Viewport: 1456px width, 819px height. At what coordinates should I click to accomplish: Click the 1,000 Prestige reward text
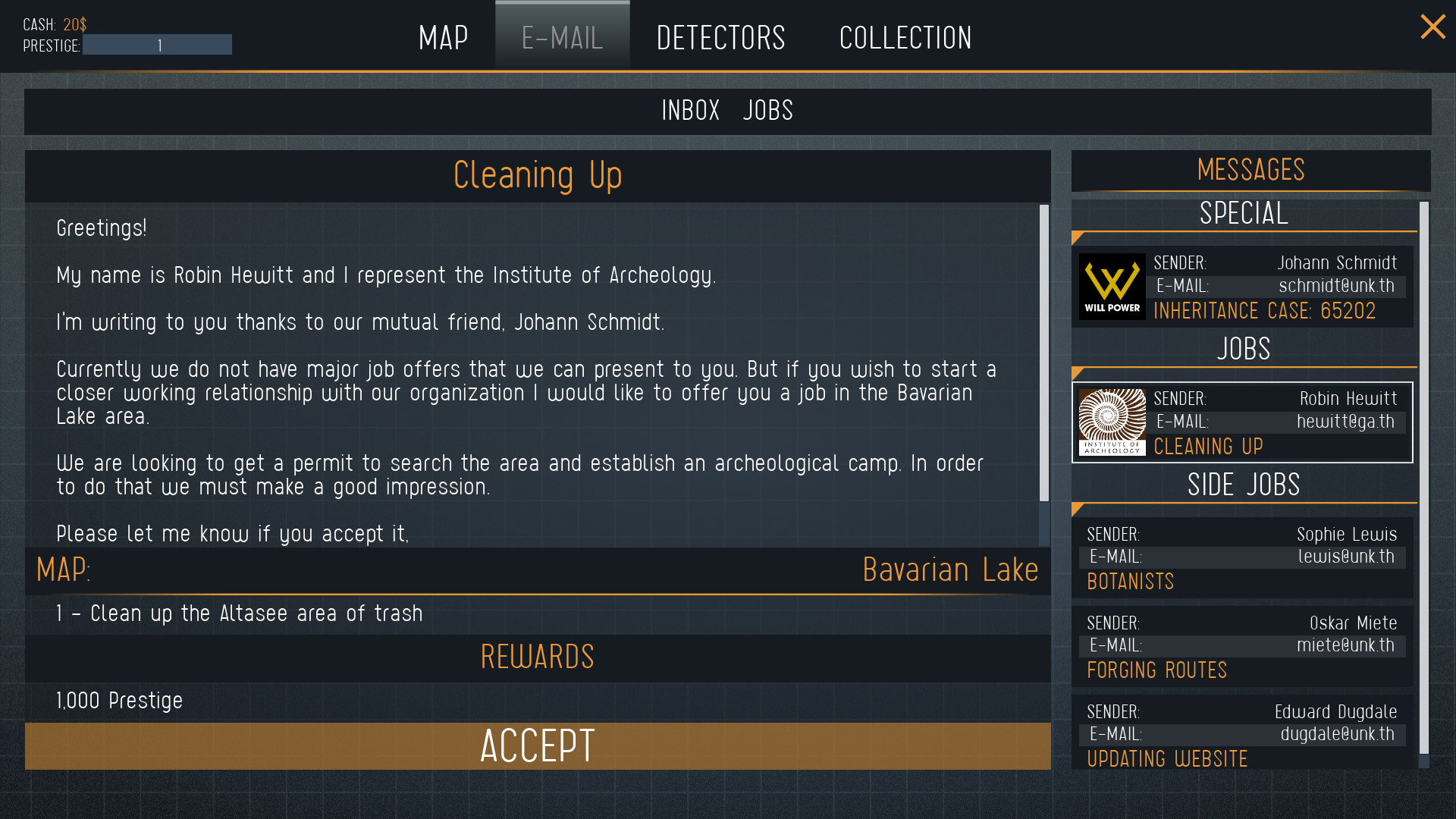[118, 701]
